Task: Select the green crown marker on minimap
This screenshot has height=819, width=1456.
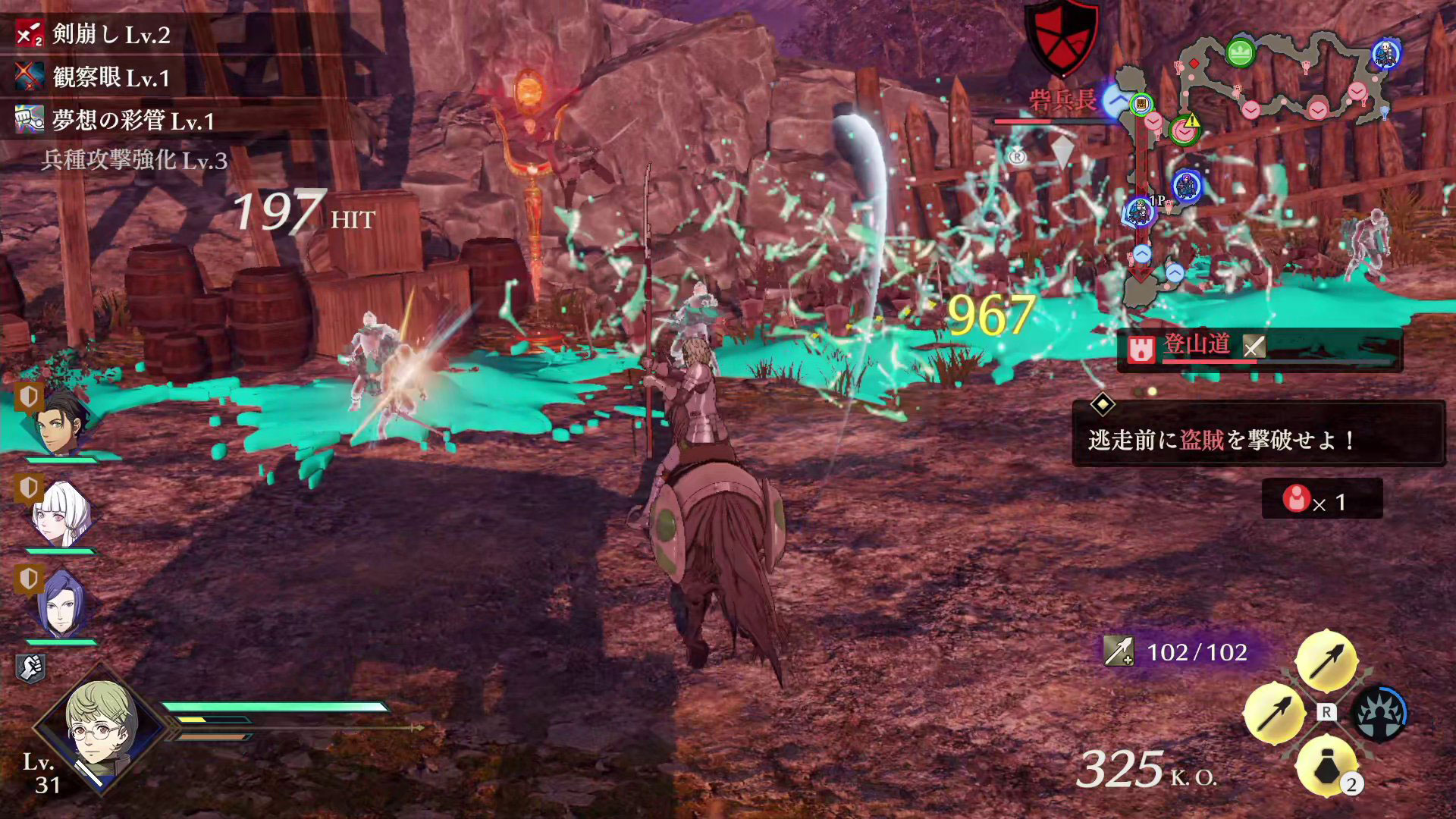Action: [x=1240, y=53]
